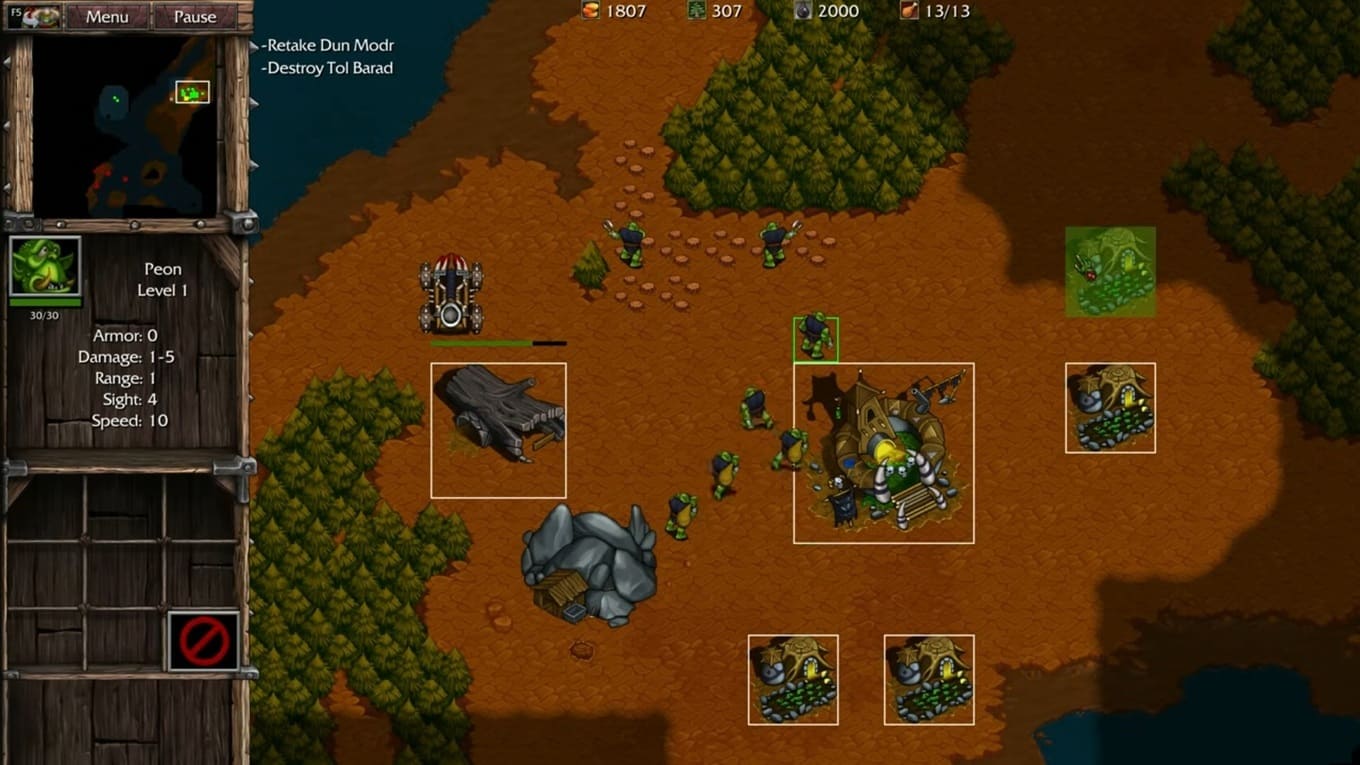Viewport: 1360px width, 765px height.
Task: Select the Great Hall building
Action: click(x=883, y=453)
